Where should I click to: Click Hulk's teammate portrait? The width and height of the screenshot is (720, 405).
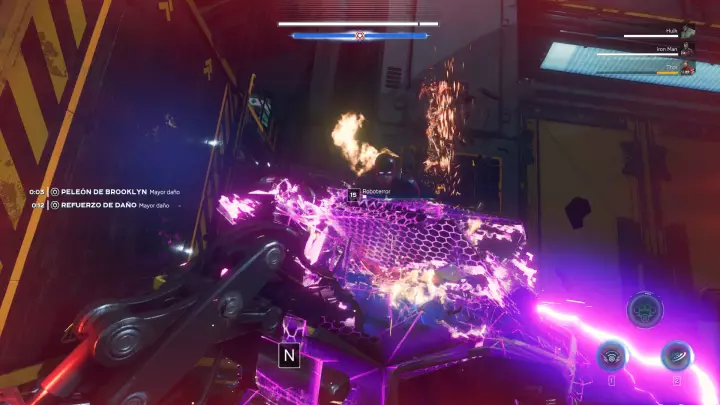click(687, 32)
